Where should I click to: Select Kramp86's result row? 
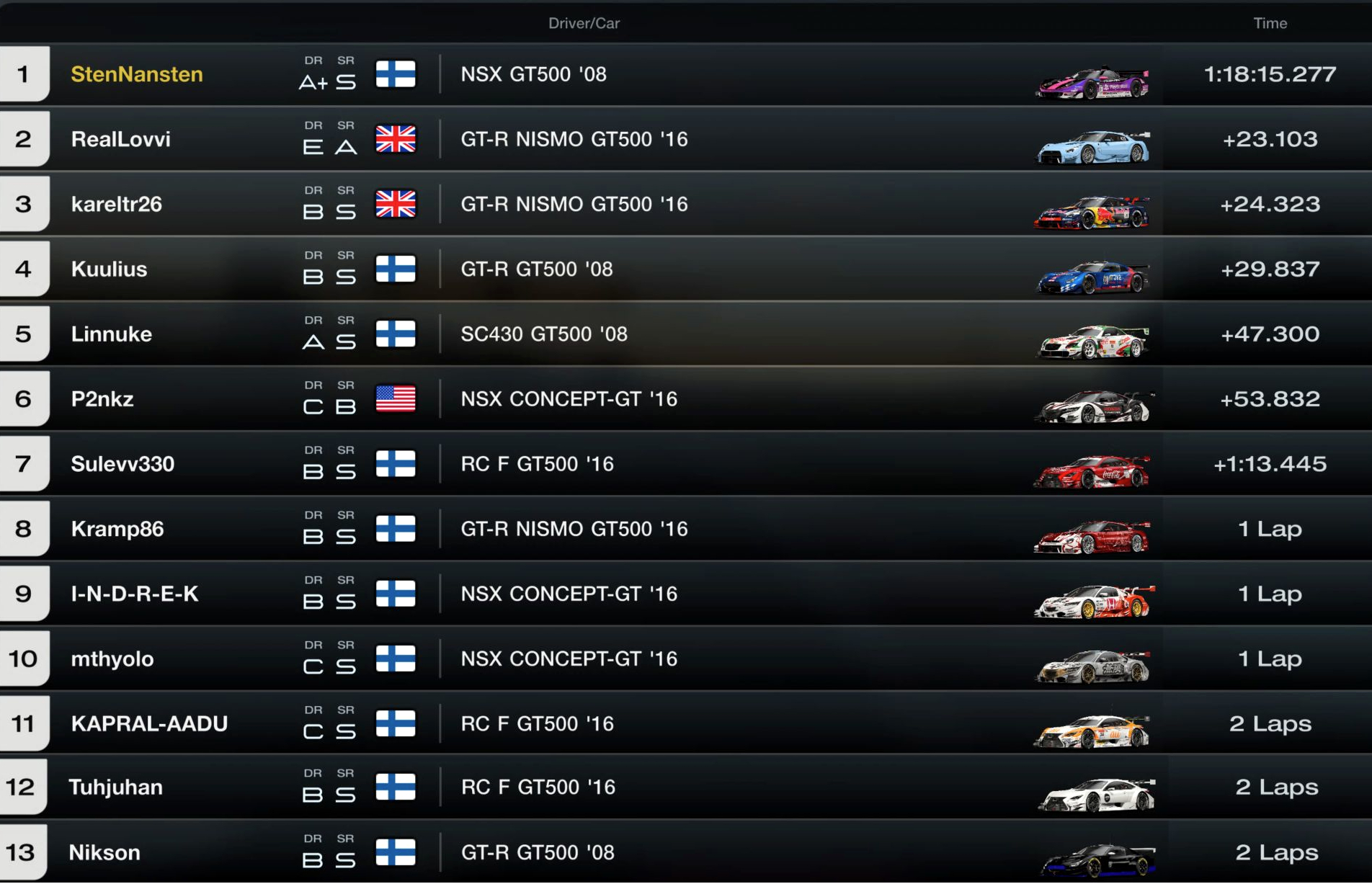tap(117, 529)
